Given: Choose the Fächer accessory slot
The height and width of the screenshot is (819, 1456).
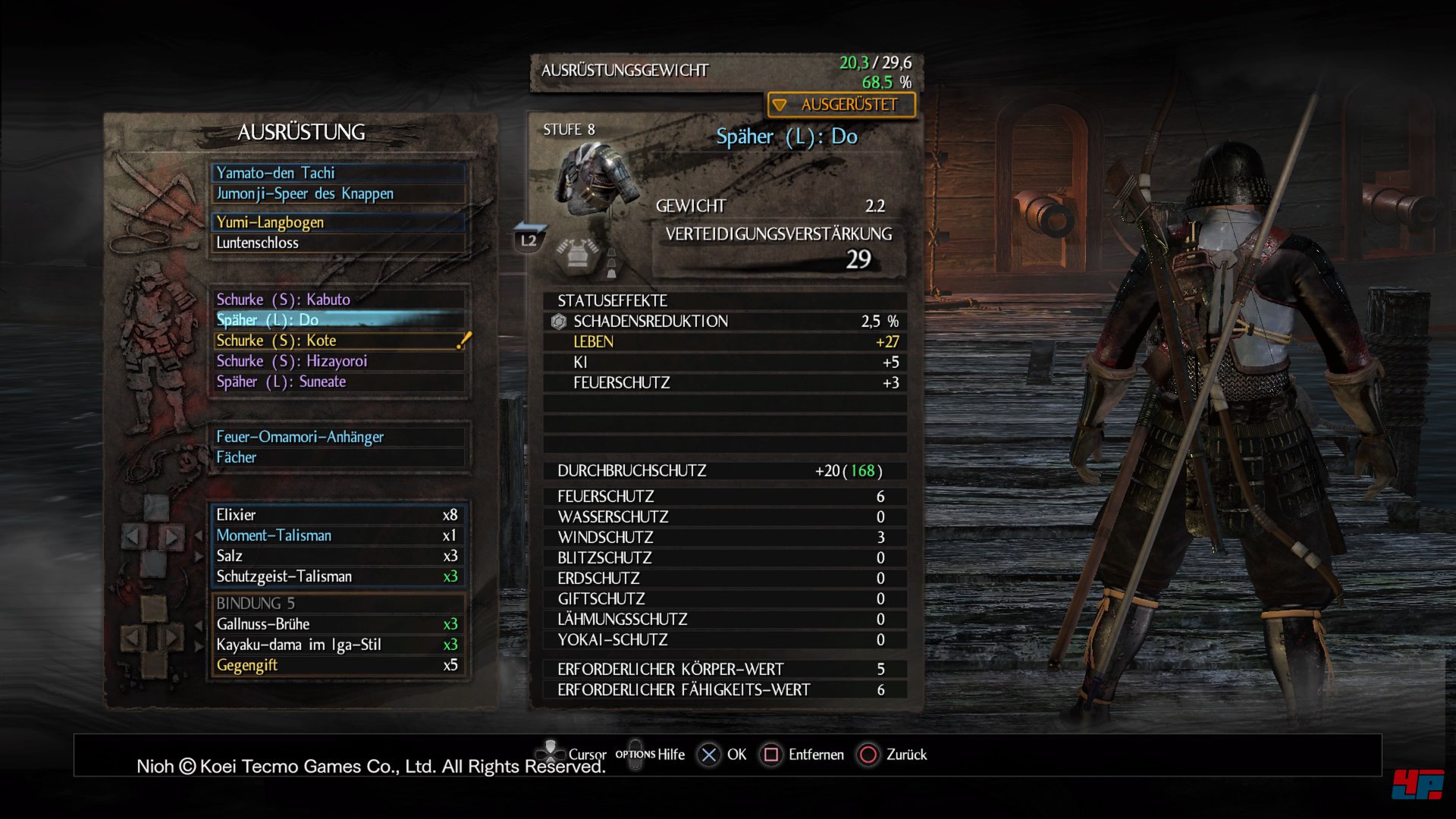Looking at the screenshot, I should click(338, 457).
